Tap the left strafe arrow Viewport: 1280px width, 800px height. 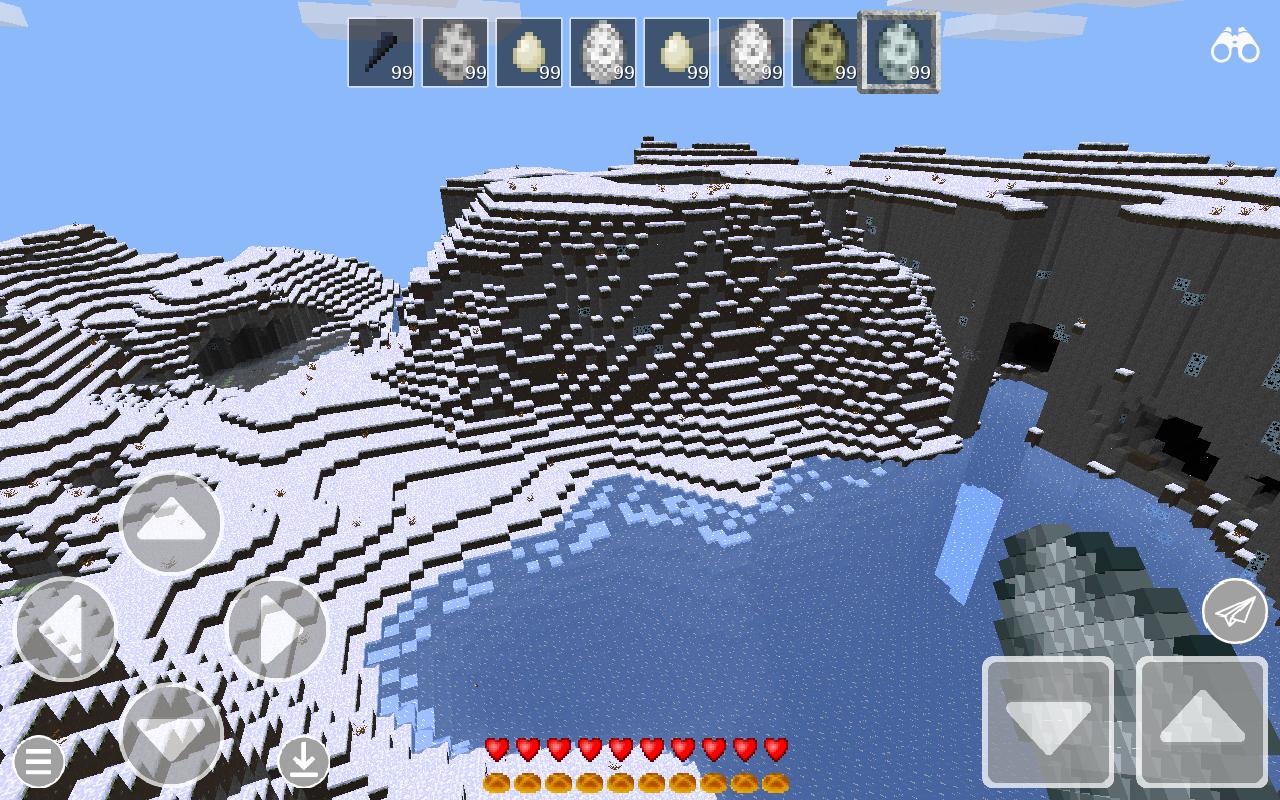65,630
